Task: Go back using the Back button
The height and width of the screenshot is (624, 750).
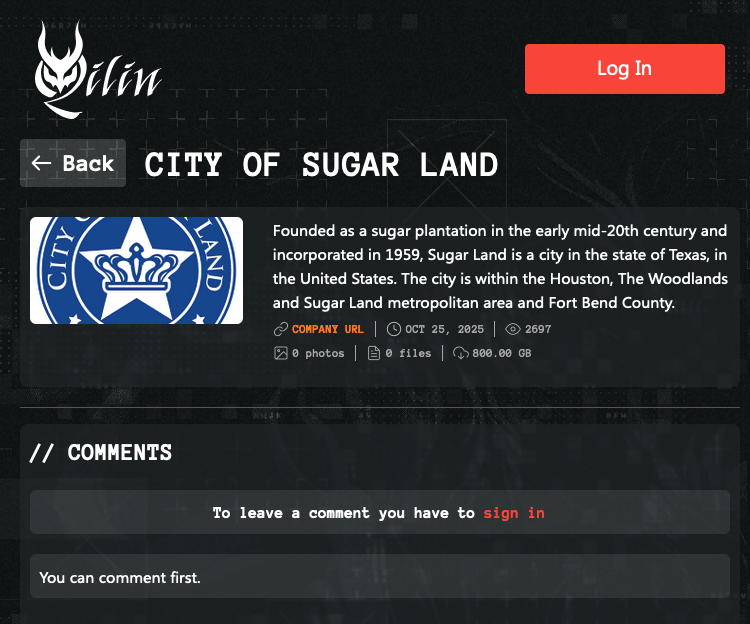Action: (73, 163)
